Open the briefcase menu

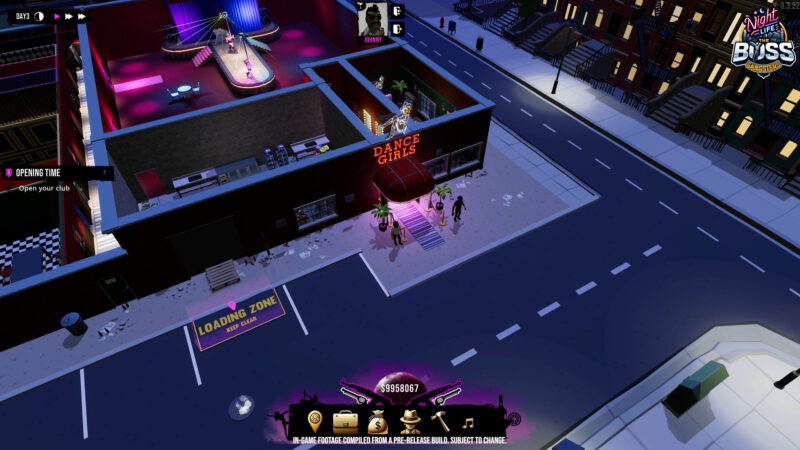click(x=345, y=420)
